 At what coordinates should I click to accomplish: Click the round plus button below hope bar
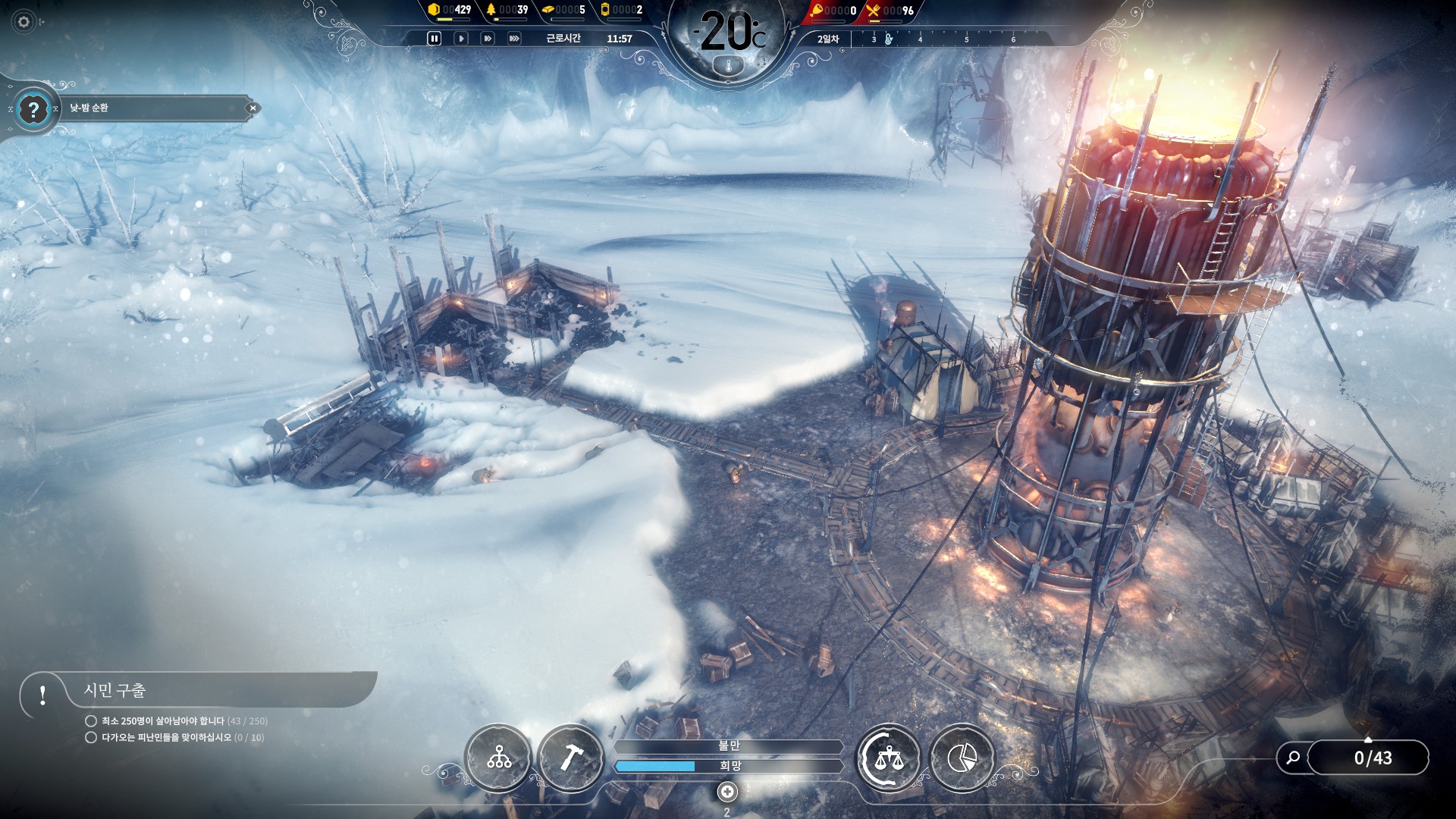click(726, 792)
